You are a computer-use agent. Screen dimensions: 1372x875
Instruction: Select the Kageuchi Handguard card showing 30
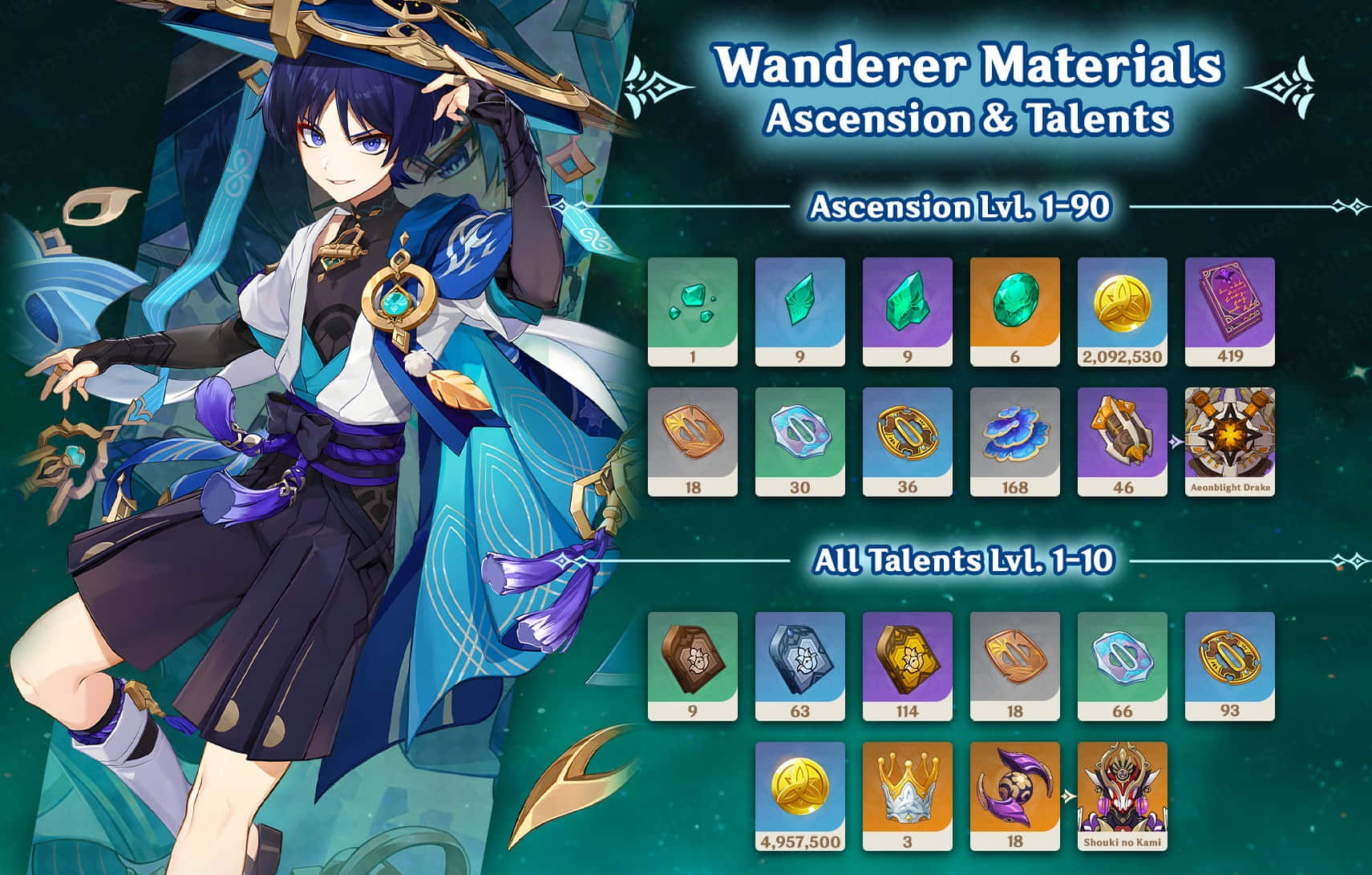click(x=799, y=441)
